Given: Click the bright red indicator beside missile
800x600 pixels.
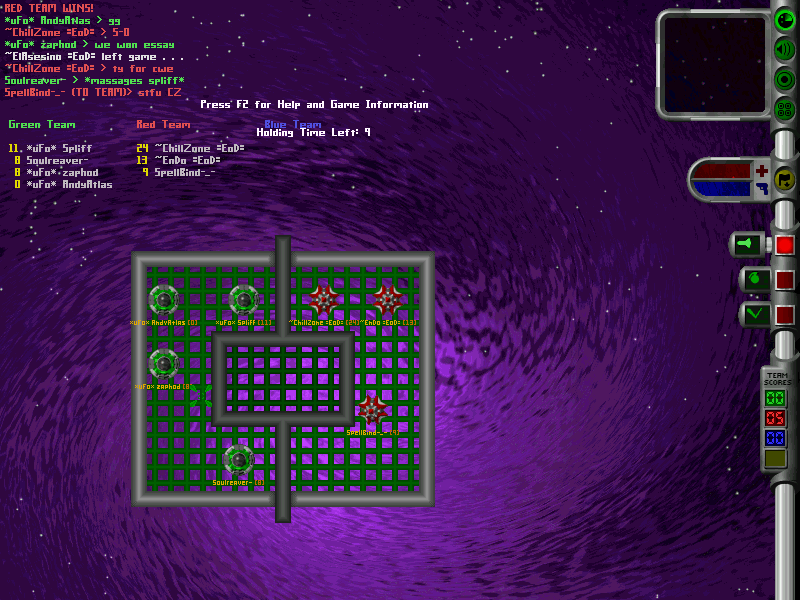Looking at the screenshot, I should [x=784, y=244].
